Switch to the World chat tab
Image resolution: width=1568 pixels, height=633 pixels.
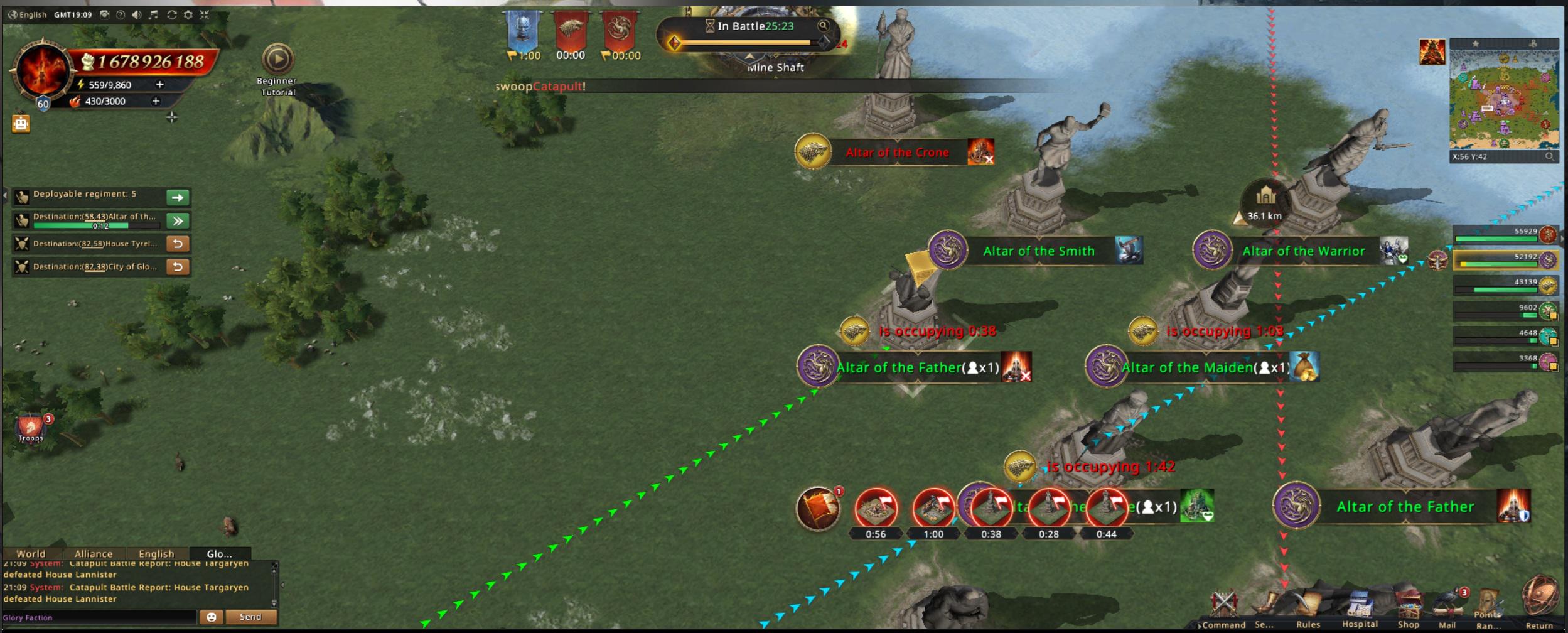[x=31, y=554]
